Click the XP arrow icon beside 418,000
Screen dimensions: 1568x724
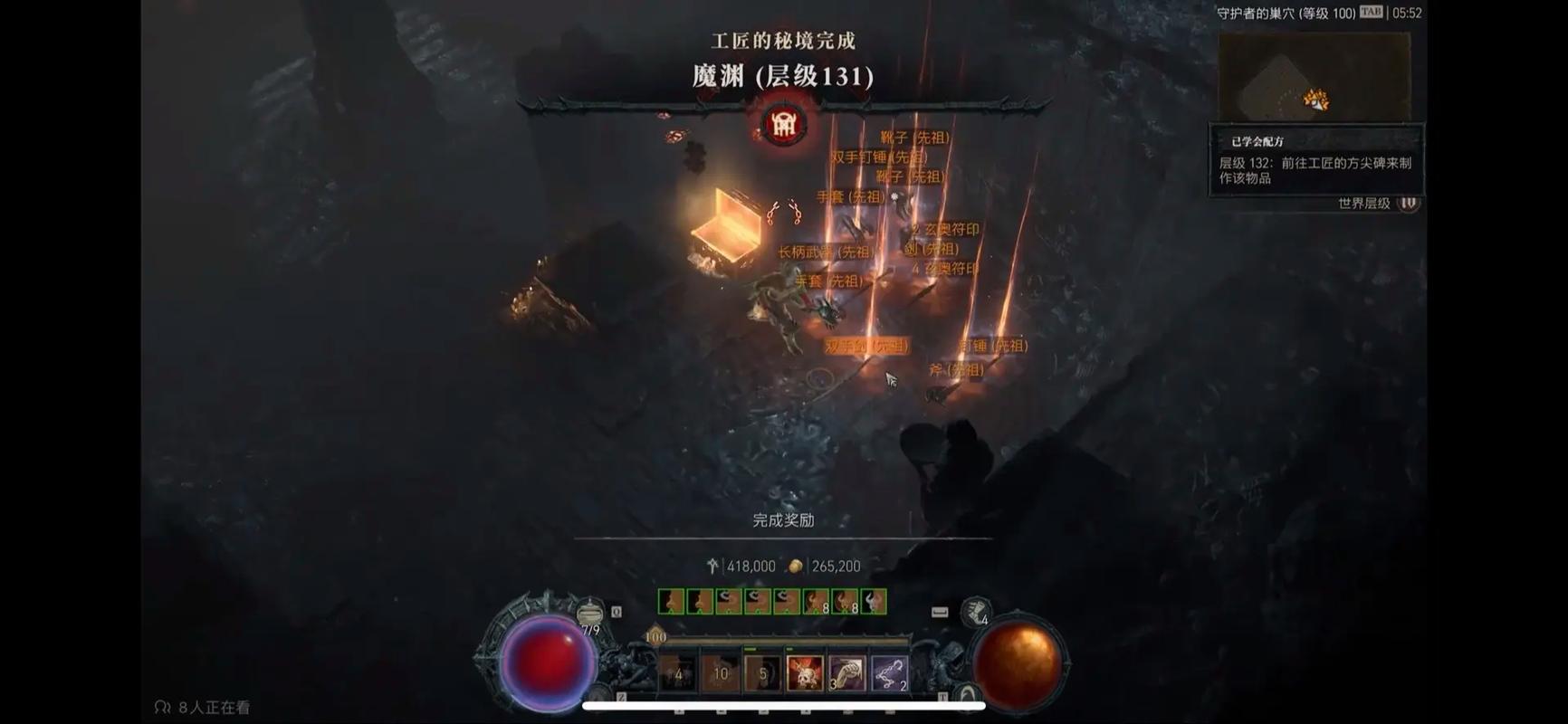pyautogui.click(x=712, y=566)
